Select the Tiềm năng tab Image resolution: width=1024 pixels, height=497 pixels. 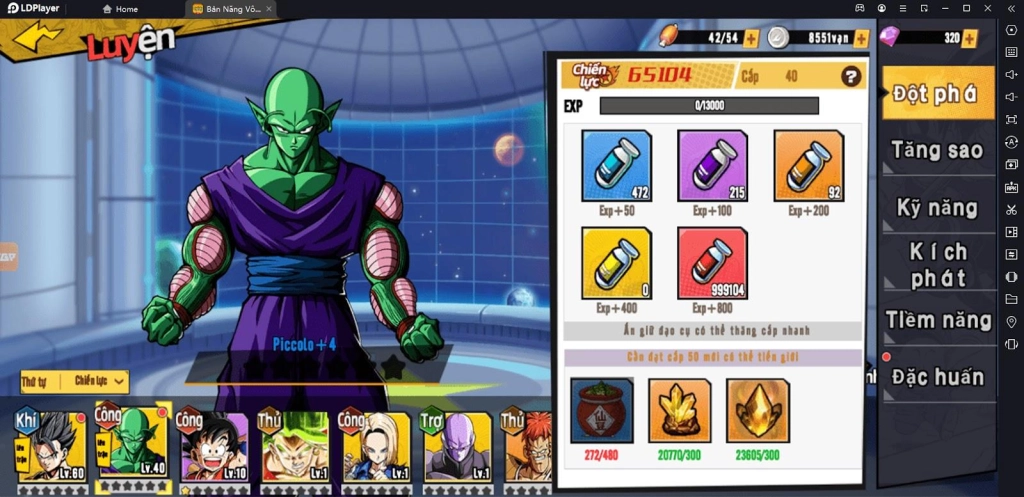click(x=936, y=320)
